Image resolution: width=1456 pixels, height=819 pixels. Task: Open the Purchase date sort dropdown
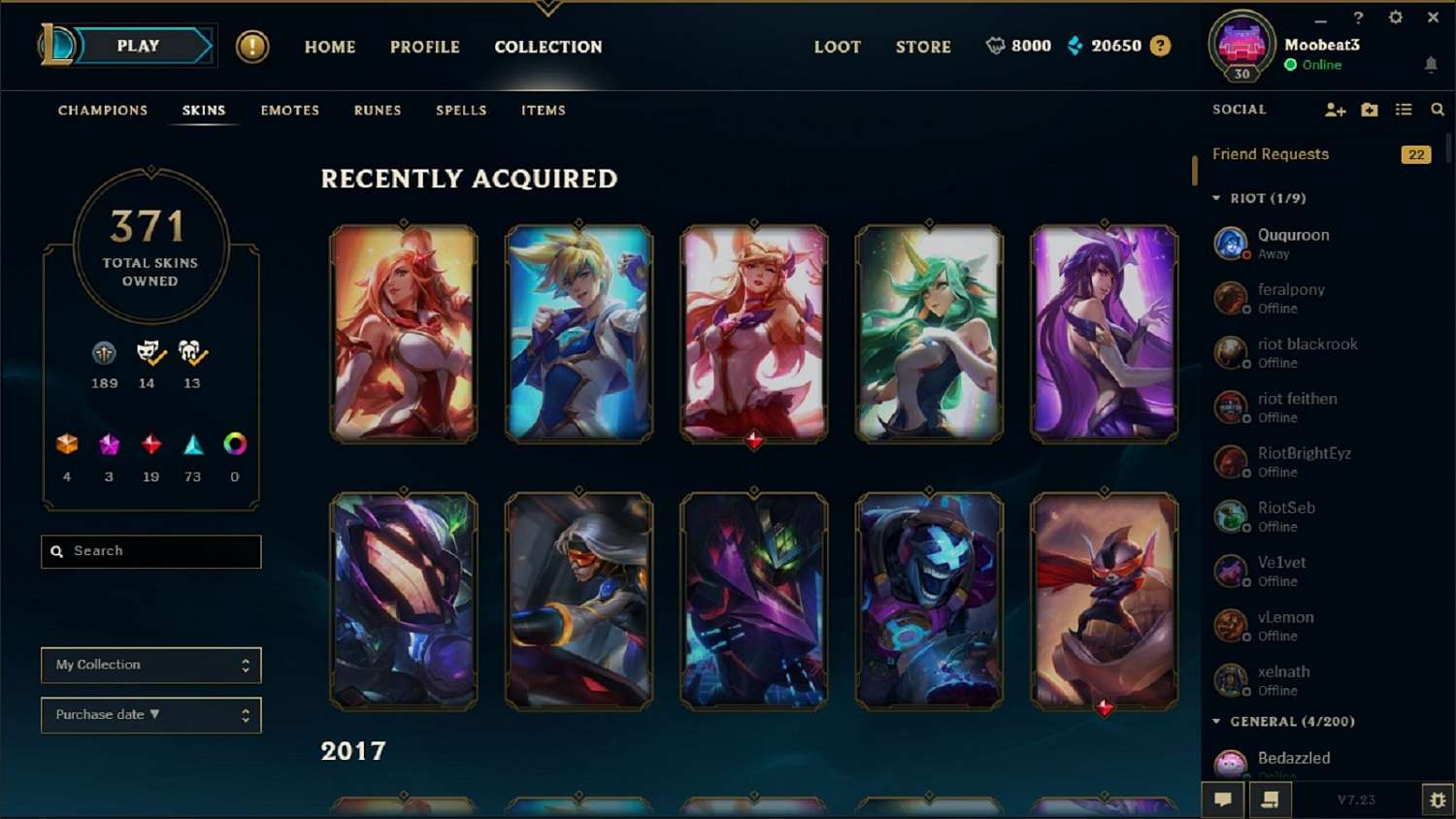click(x=150, y=715)
